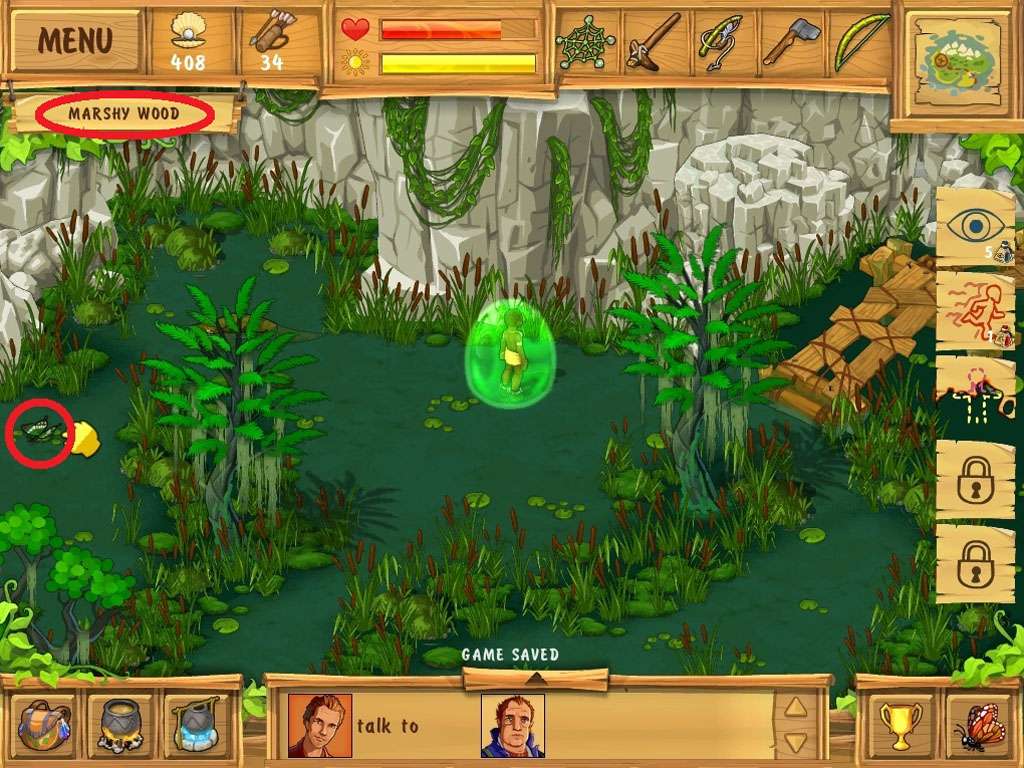Click the down arrow in task panel

click(794, 742)
